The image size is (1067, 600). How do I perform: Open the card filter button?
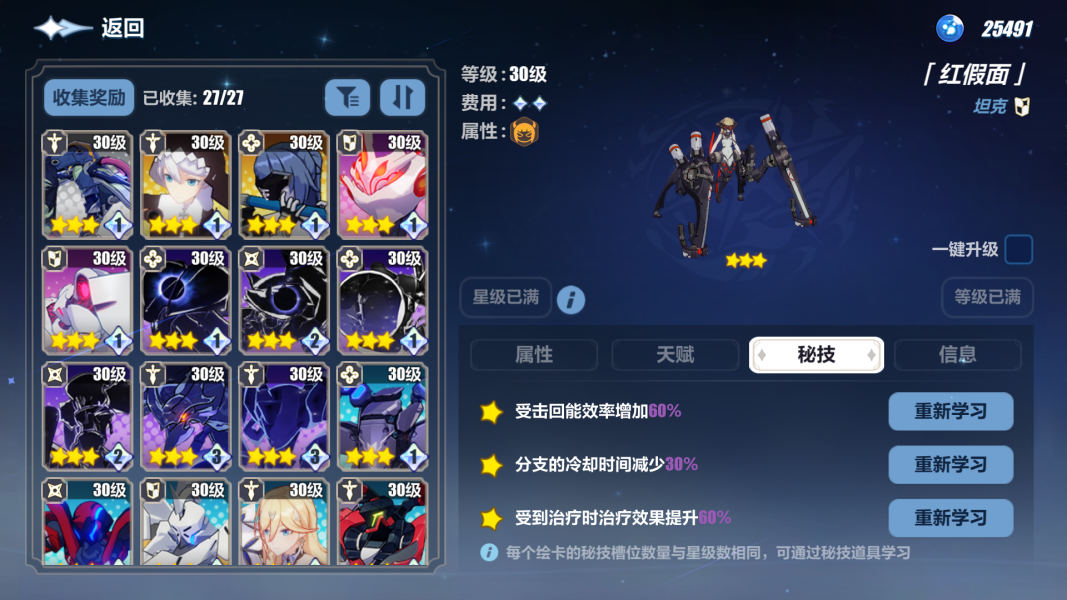tap(347, 97)
